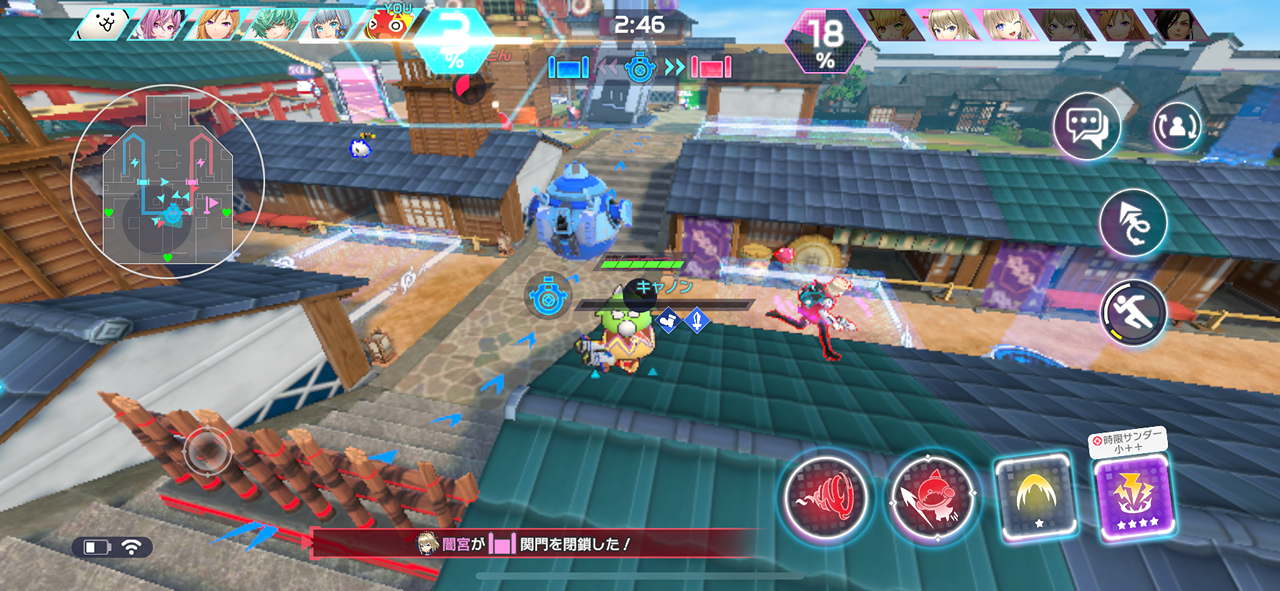This screenshot has width=1280, height=591.
Task: Touch the virtual joystick circle on the stairs
Action: point(208,450)
